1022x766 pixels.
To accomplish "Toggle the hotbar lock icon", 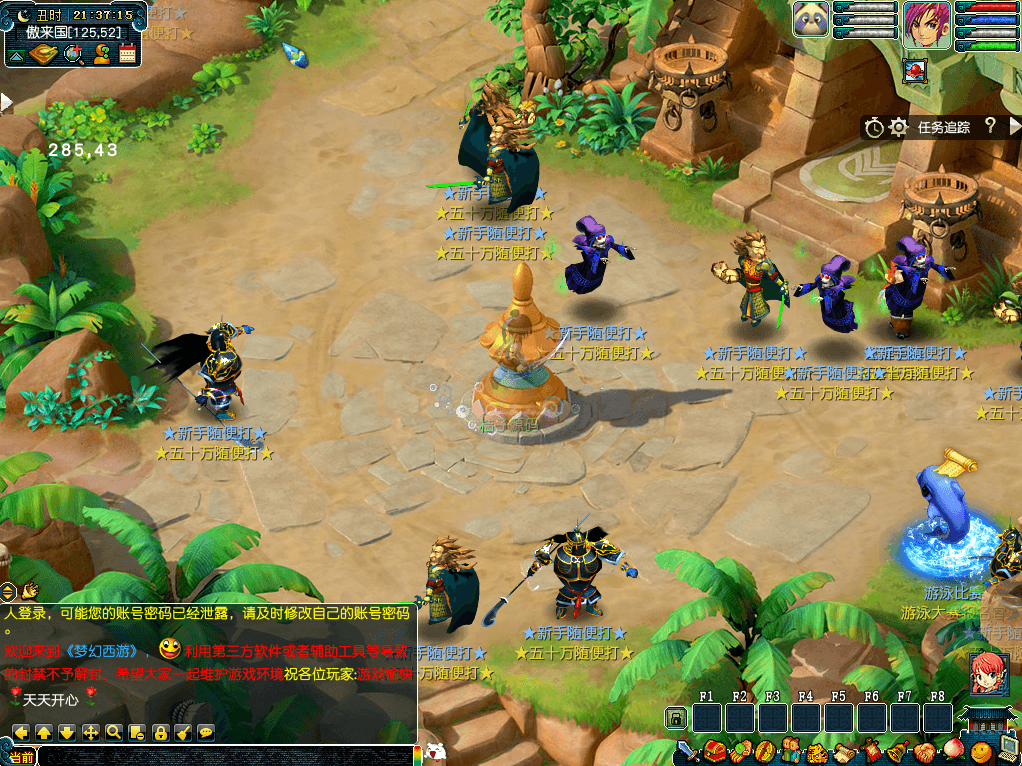I will [676, 718].
